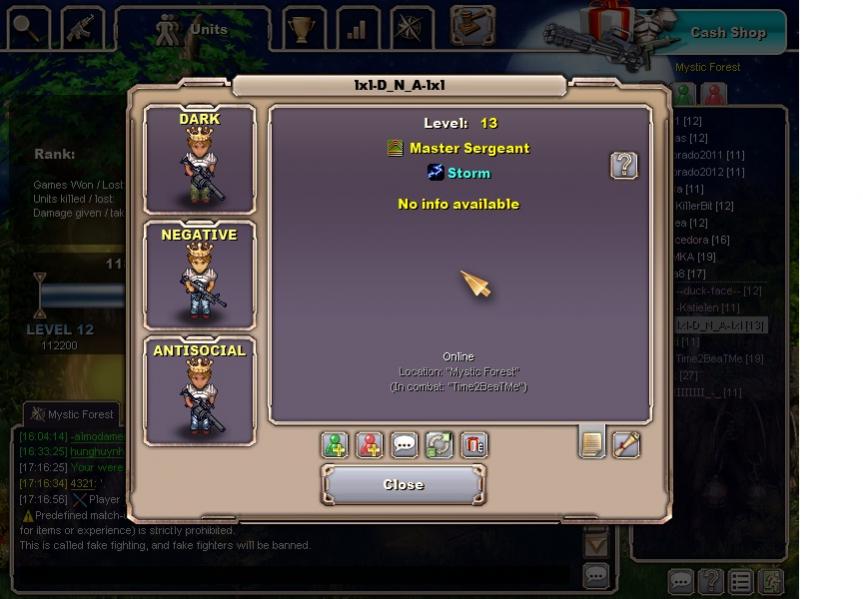Select the ANTISOCIAL unit portrait
Image resolution: width=863 pixels, height=599 pixels.
[x=199, y=391]
